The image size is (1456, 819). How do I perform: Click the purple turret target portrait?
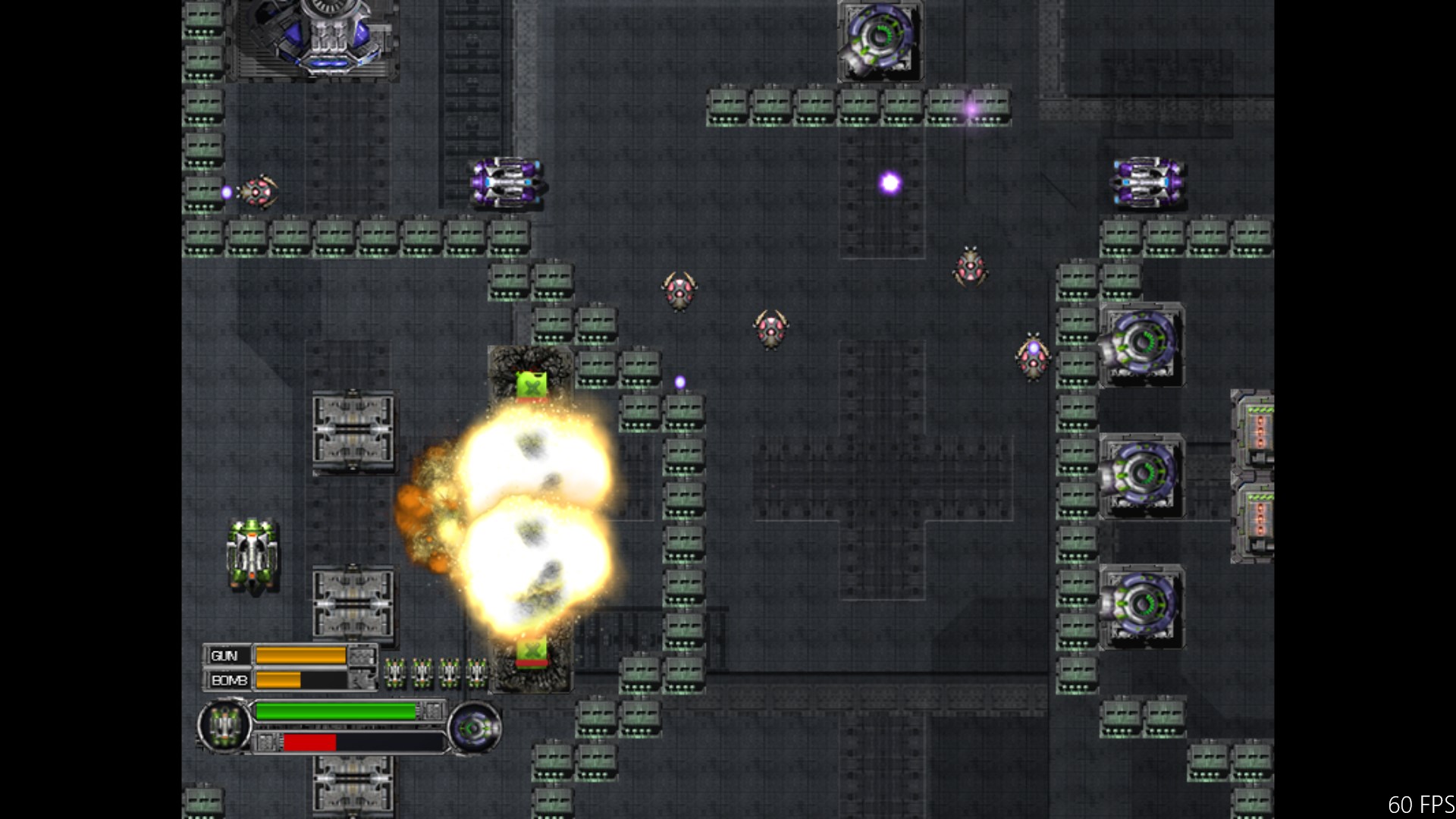pos(474,728)
